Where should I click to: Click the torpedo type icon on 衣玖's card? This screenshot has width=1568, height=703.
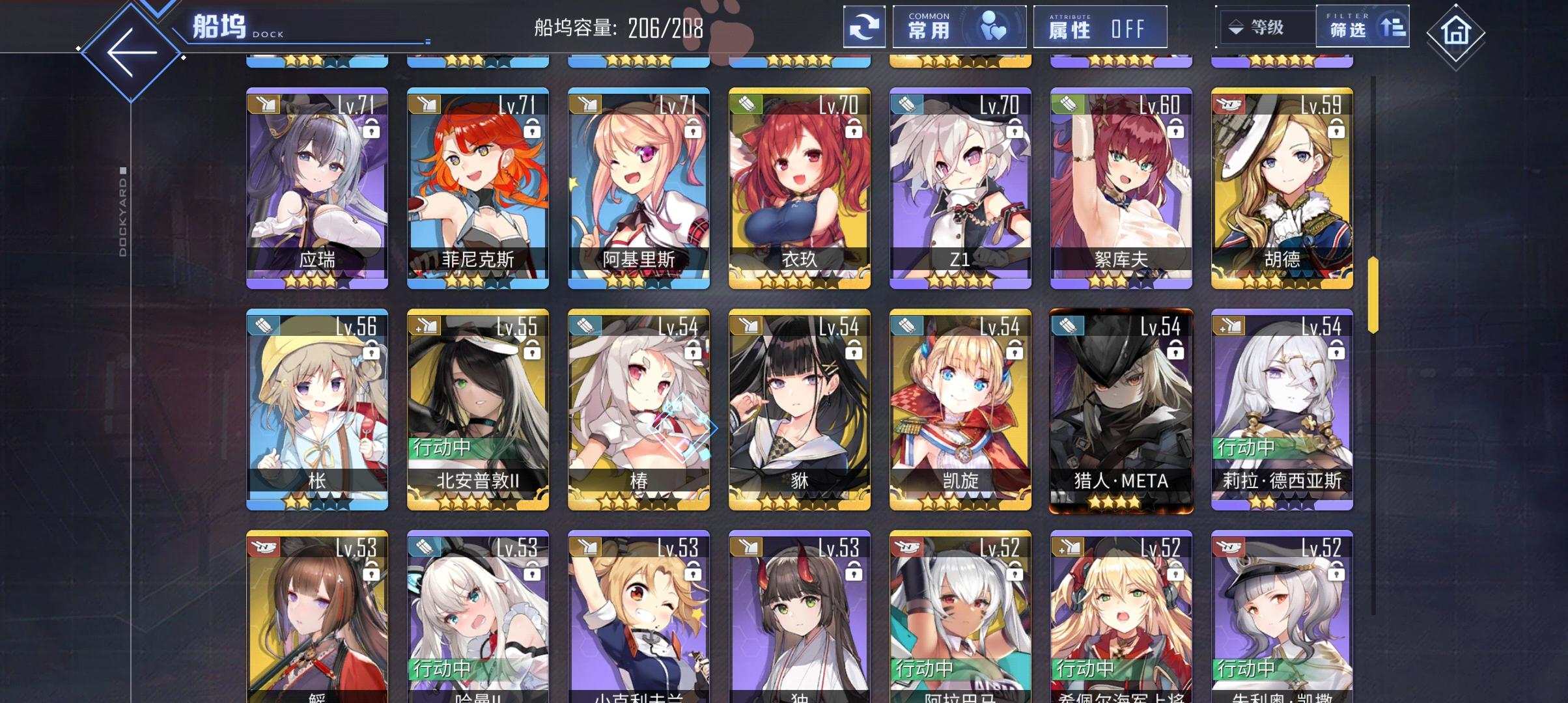747,104
